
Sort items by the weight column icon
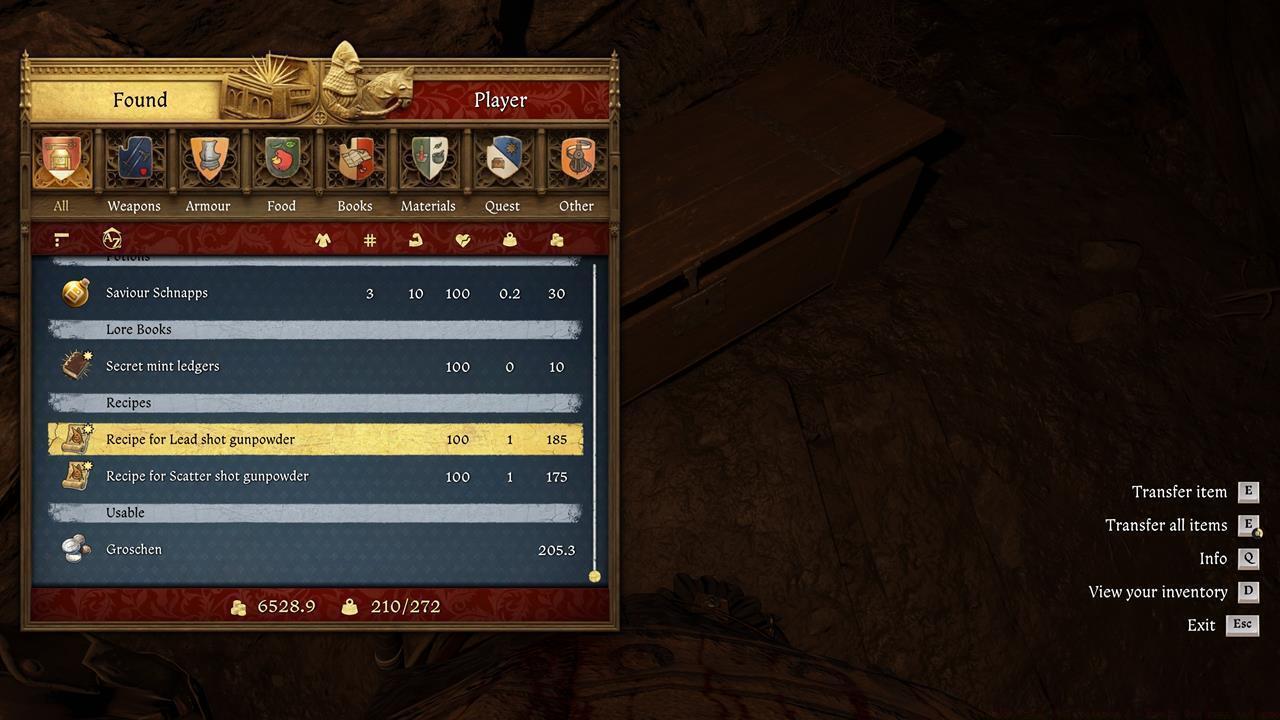(x=510, y=240)
